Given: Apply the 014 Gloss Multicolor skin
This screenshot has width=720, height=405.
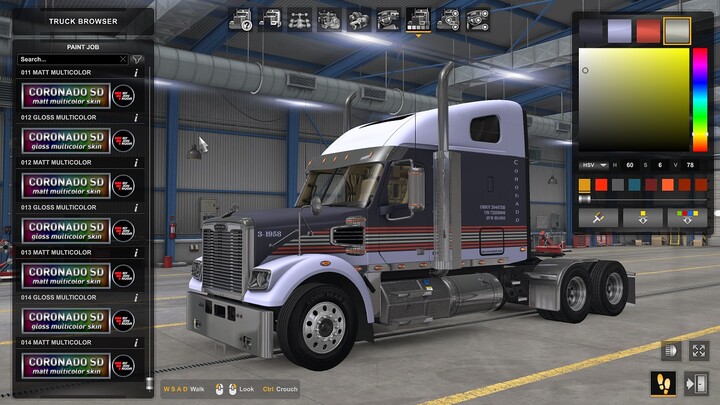Looking at the screenshot, I should click(x=77, y=320).
